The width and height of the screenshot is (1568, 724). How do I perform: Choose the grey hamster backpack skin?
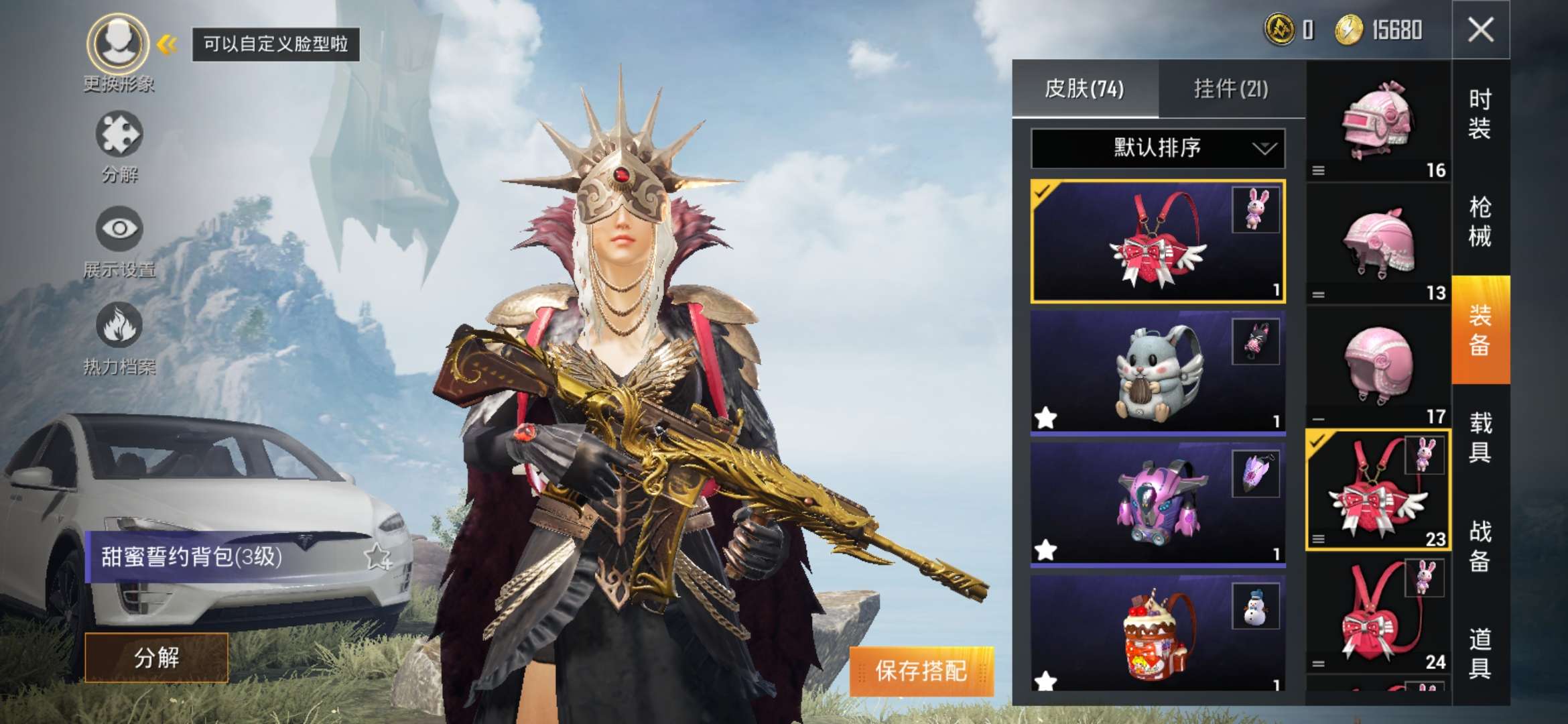[1157, 372]
